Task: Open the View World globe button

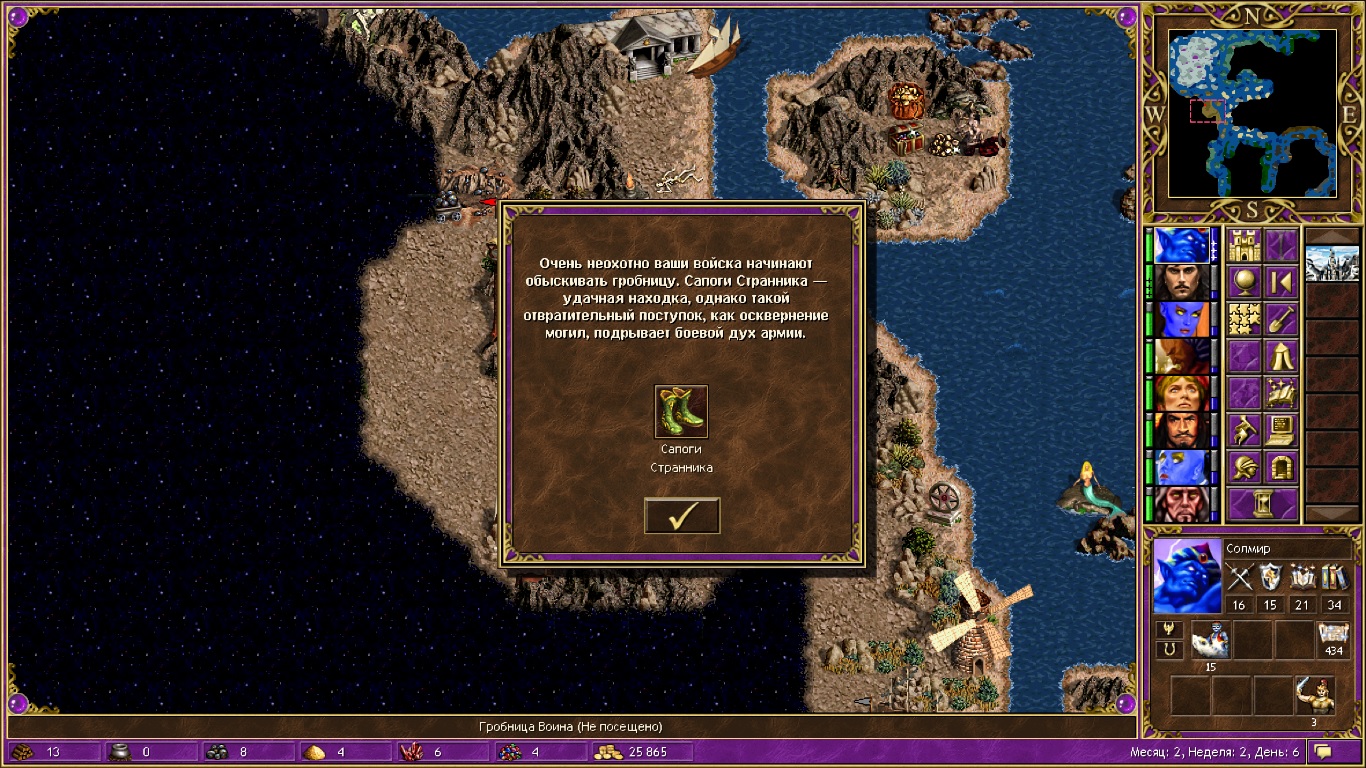Action: (1244, 282)
